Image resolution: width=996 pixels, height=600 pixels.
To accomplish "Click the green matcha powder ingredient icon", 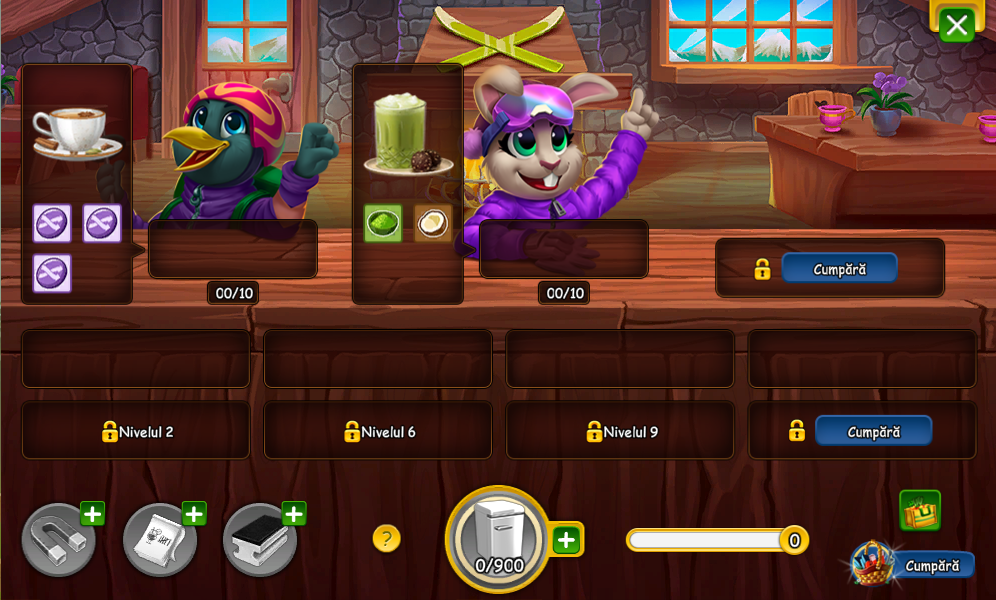I will point(383,223).
